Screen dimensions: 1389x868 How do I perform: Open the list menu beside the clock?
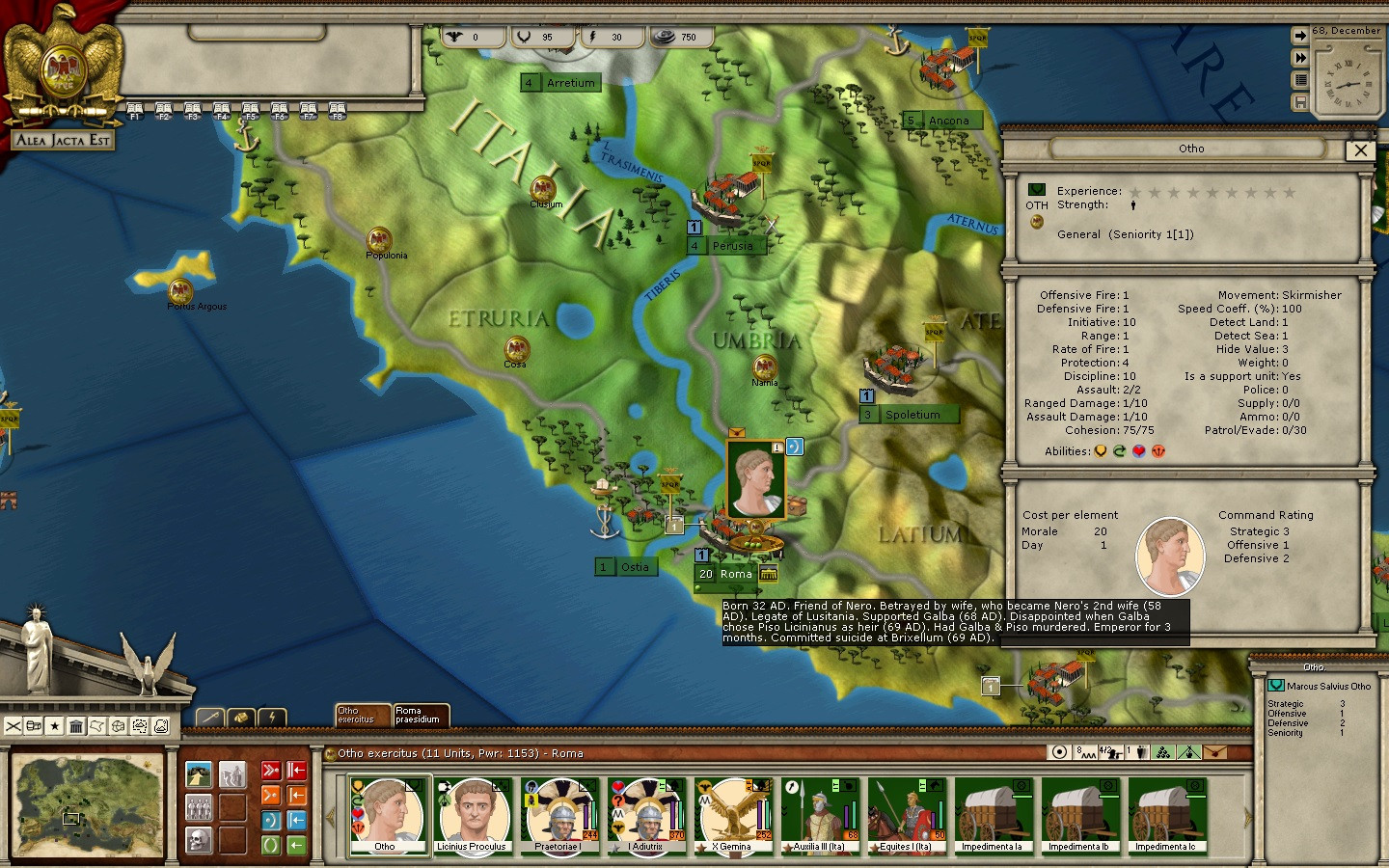[x=1300, y=80]
